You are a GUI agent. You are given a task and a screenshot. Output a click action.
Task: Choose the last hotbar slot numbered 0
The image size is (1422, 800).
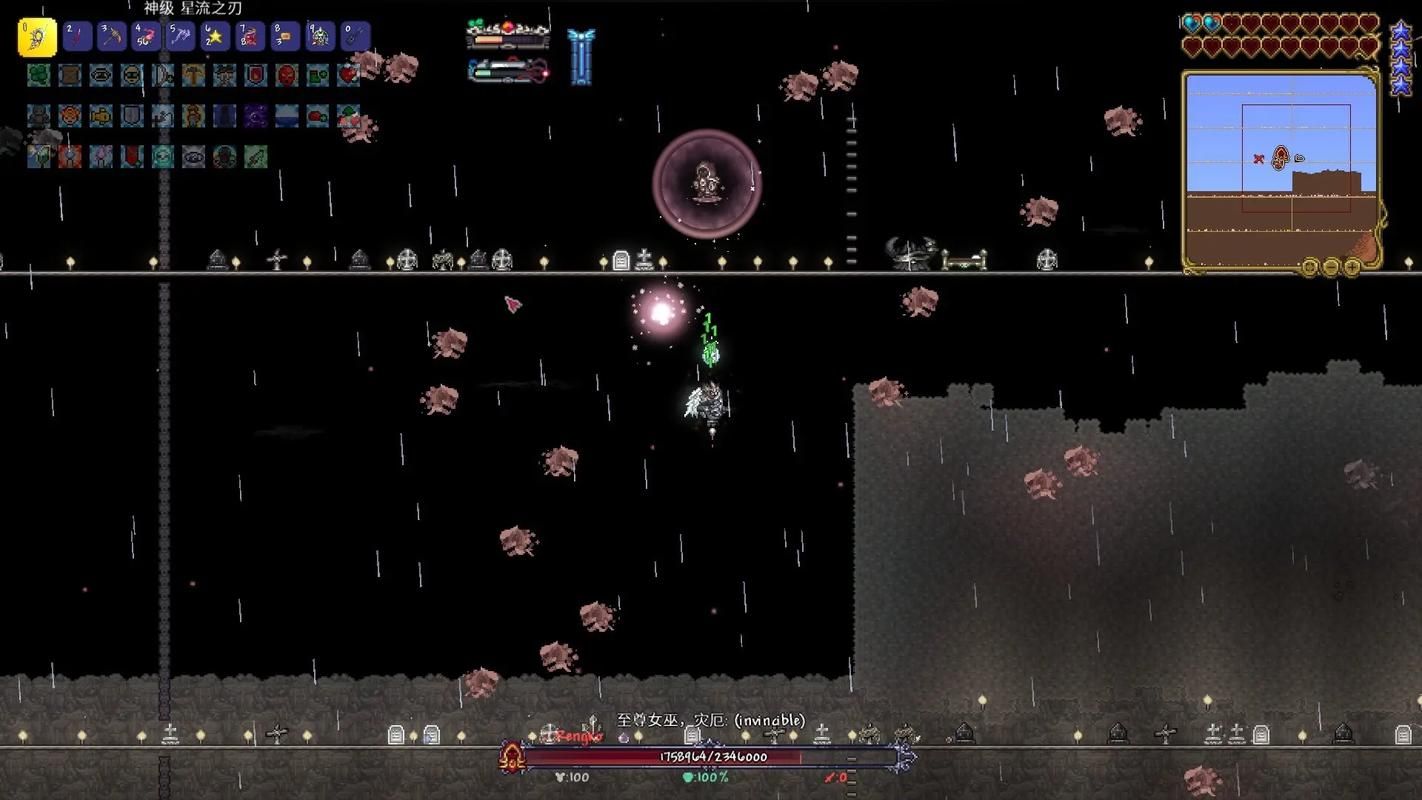point(355,37)
